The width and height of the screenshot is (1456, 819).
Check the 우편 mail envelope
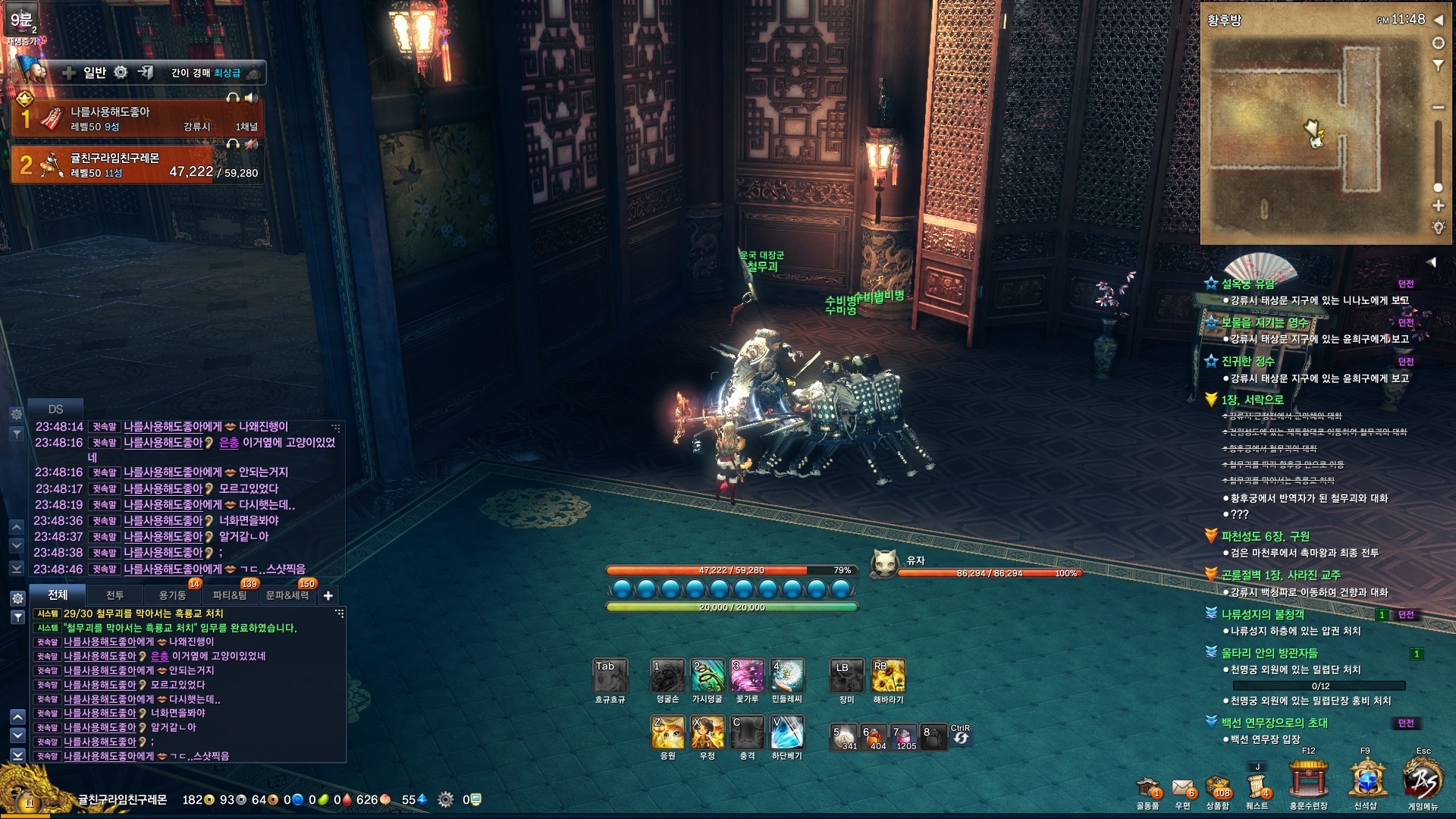coord(1182,789)
